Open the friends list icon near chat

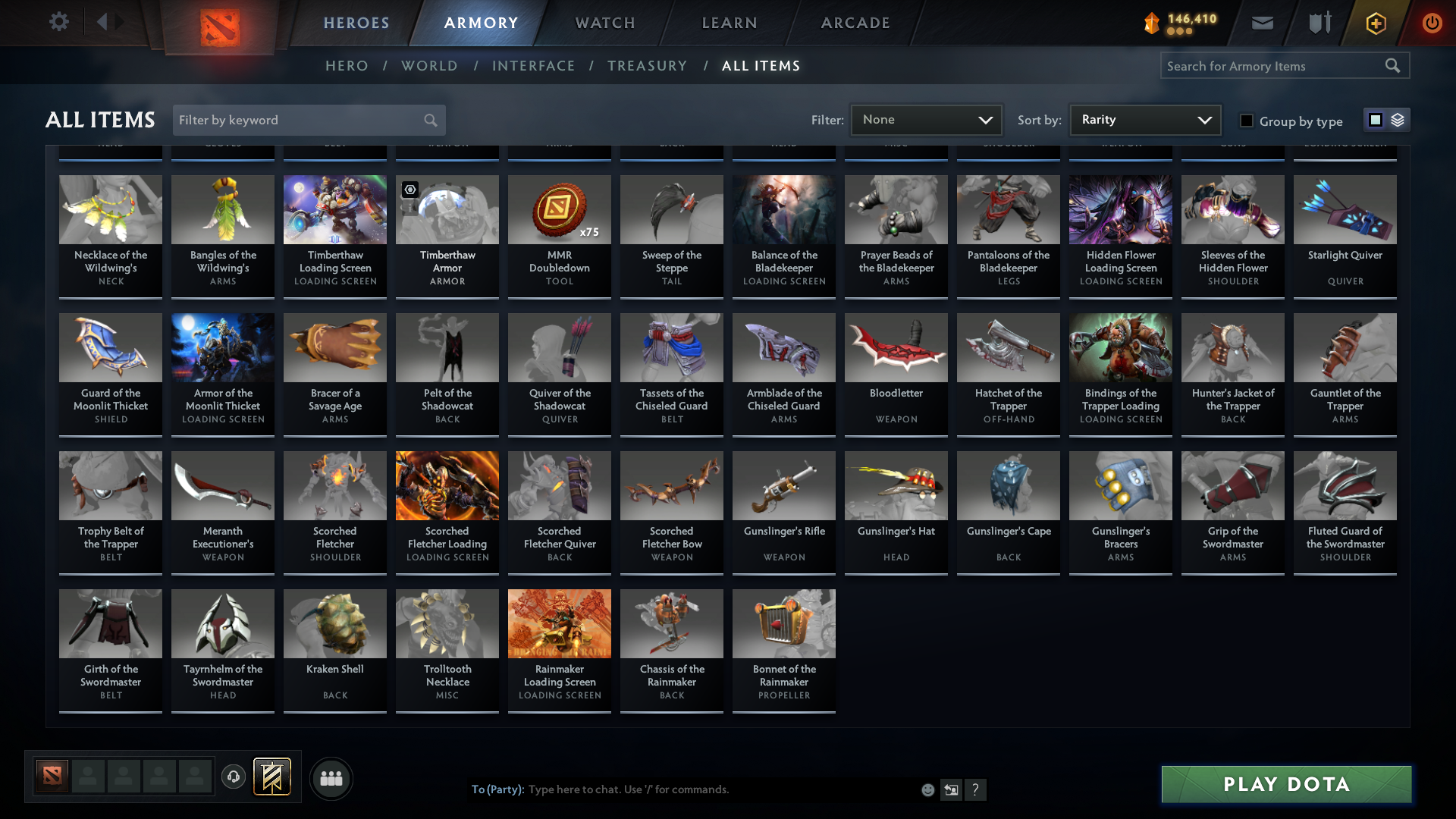pos(331,778)
